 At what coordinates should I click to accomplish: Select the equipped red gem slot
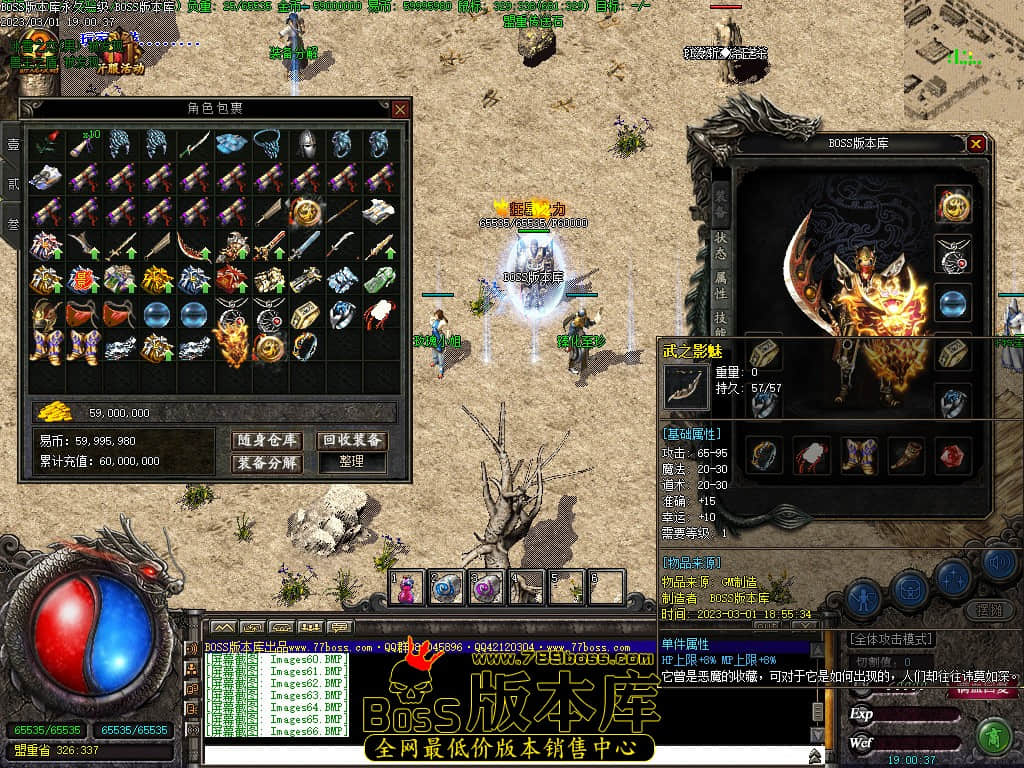point(950,455)
